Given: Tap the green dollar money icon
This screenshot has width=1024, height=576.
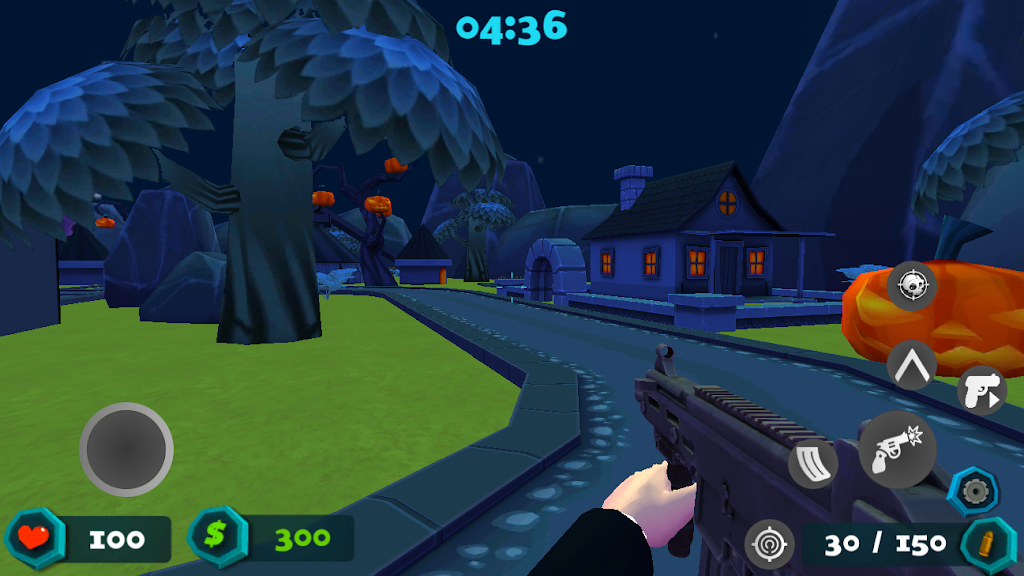Looking at the screenshot, I should 215,537.
